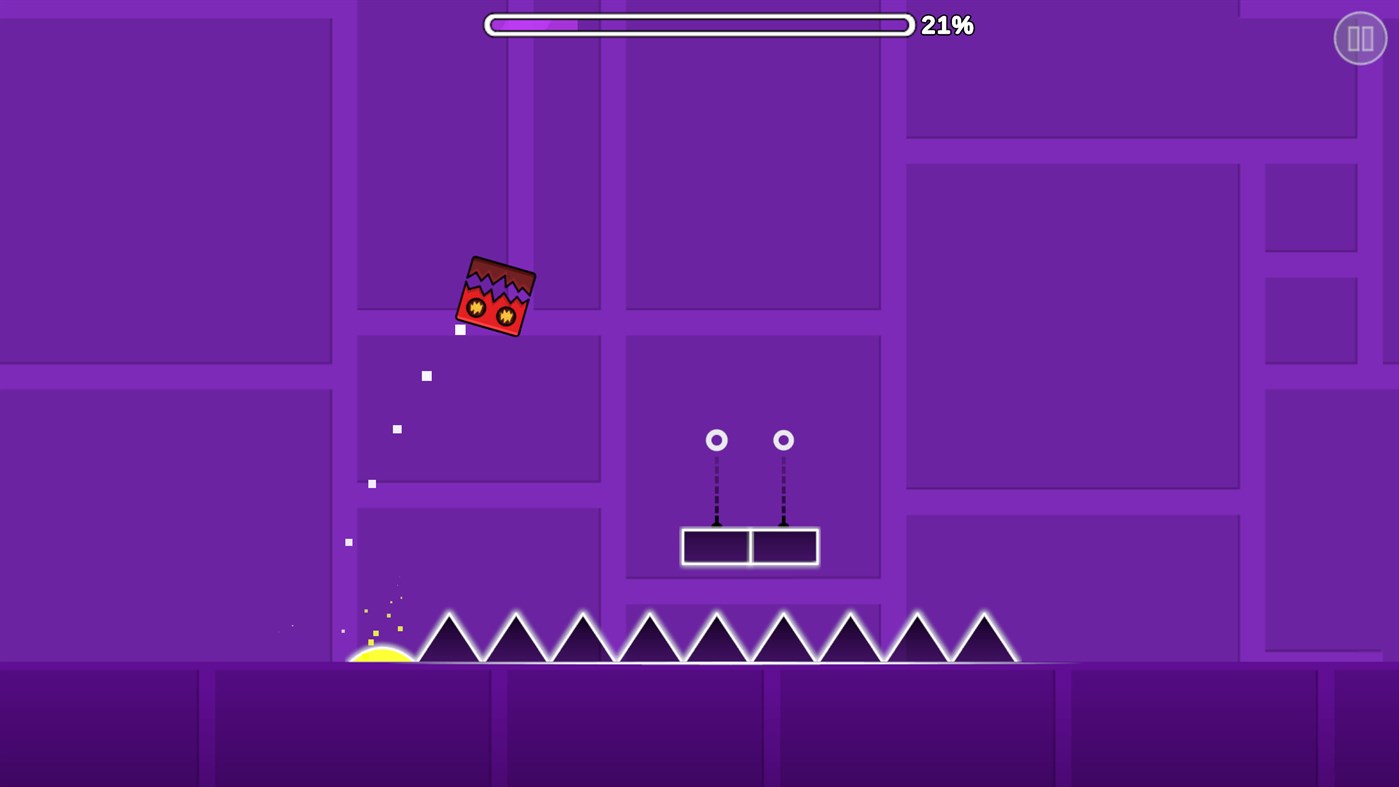
Task: Tap the pause icon in the top-right corner
Action: (x=1360, y=37)
